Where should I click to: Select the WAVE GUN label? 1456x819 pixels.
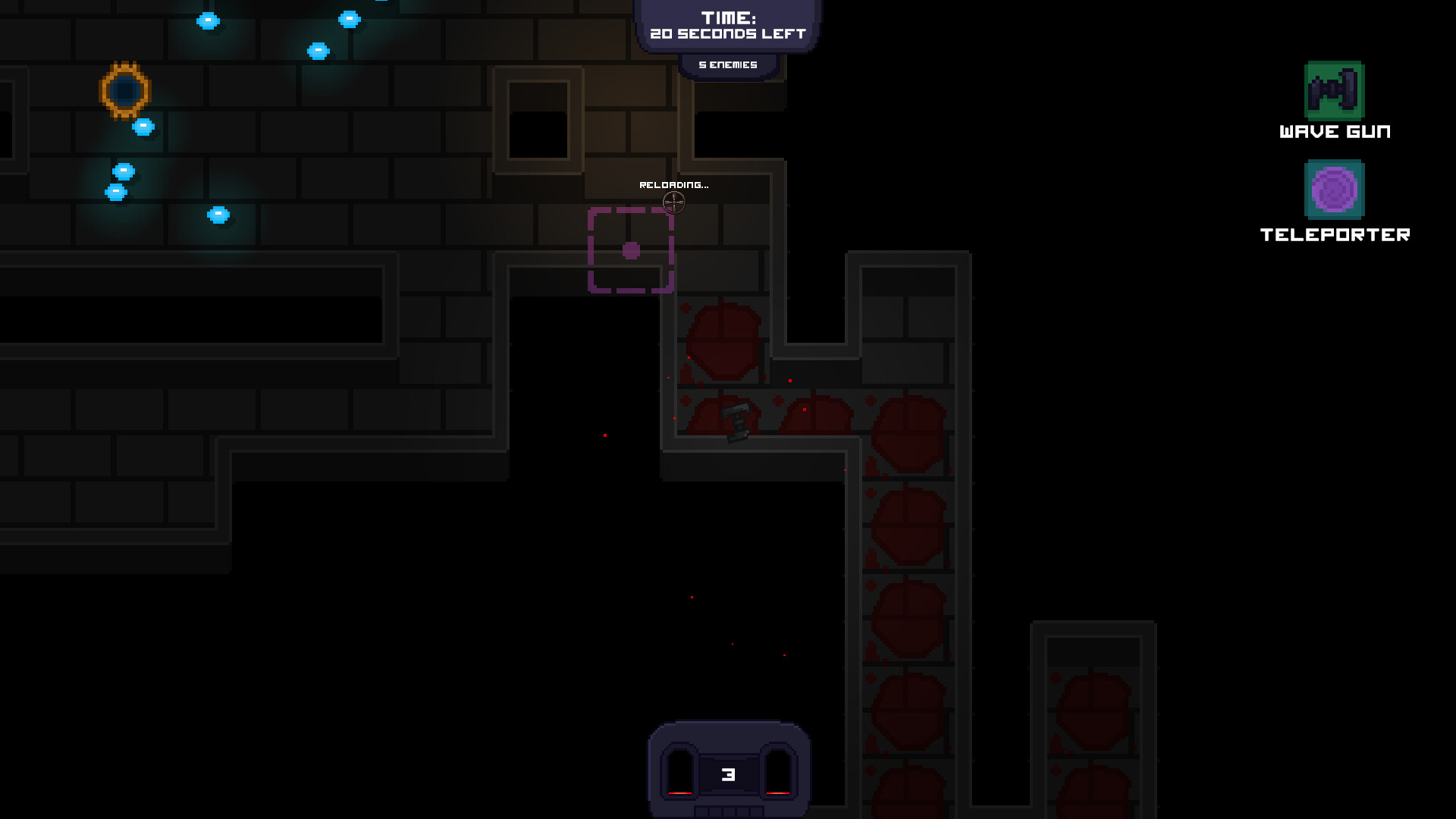click(x=1334, y=130)
